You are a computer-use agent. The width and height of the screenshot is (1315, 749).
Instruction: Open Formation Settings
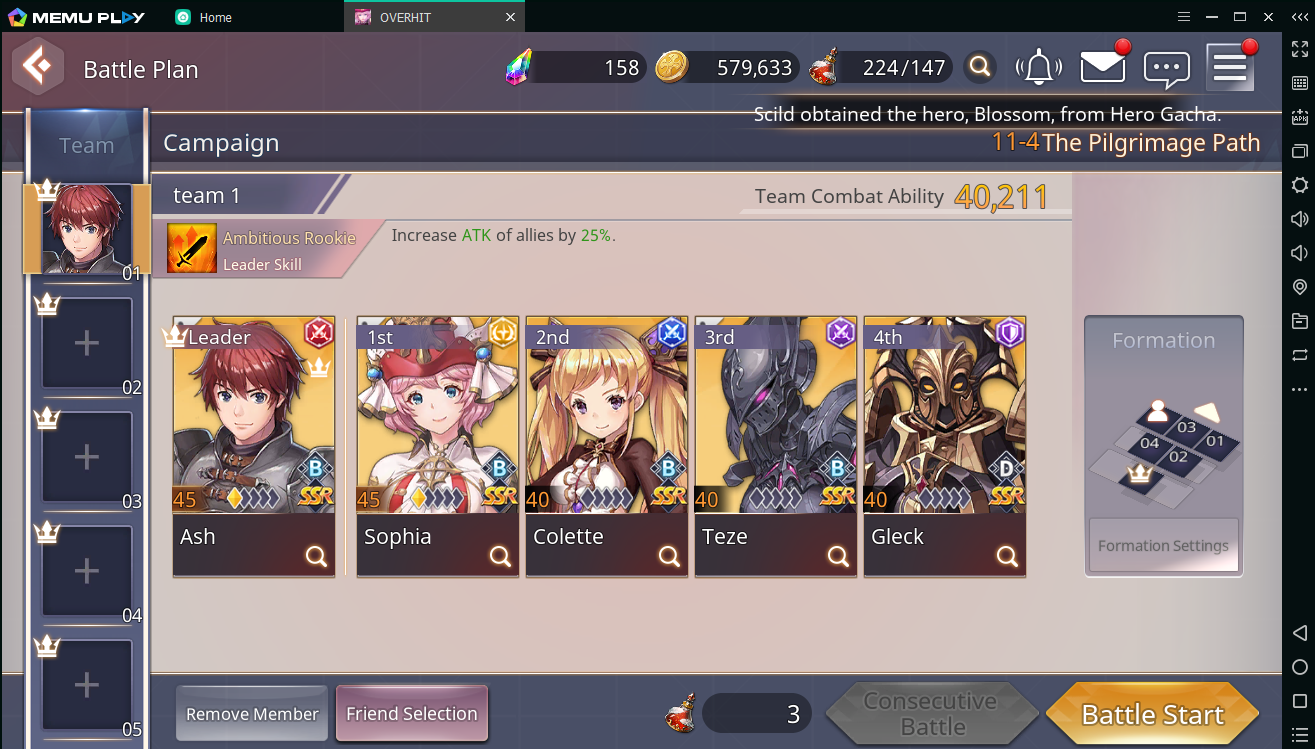1163,545
